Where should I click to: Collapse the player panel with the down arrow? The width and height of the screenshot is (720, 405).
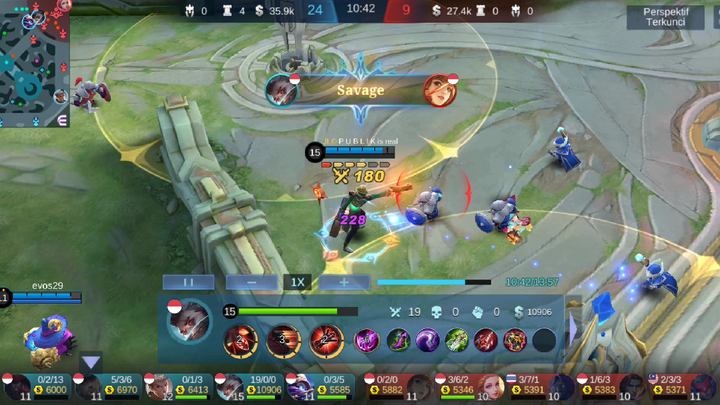click(91, 362)
